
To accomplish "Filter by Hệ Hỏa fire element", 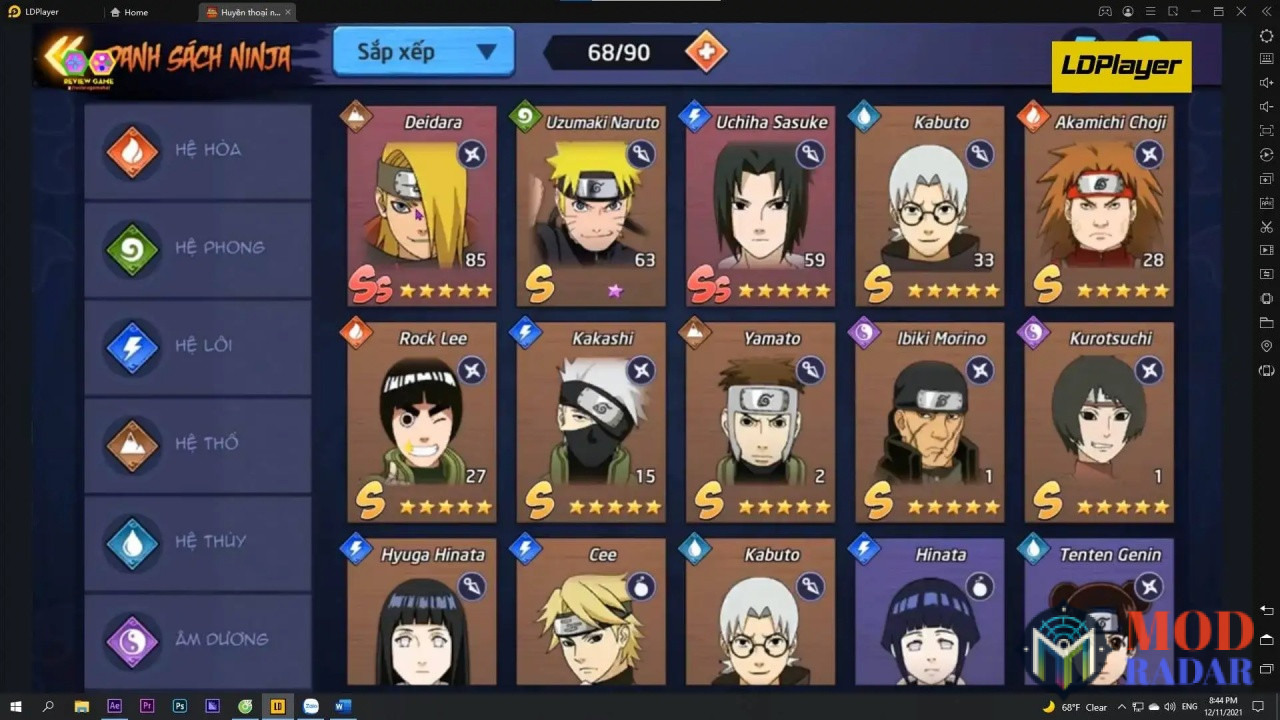I will (x=198, y=151).
